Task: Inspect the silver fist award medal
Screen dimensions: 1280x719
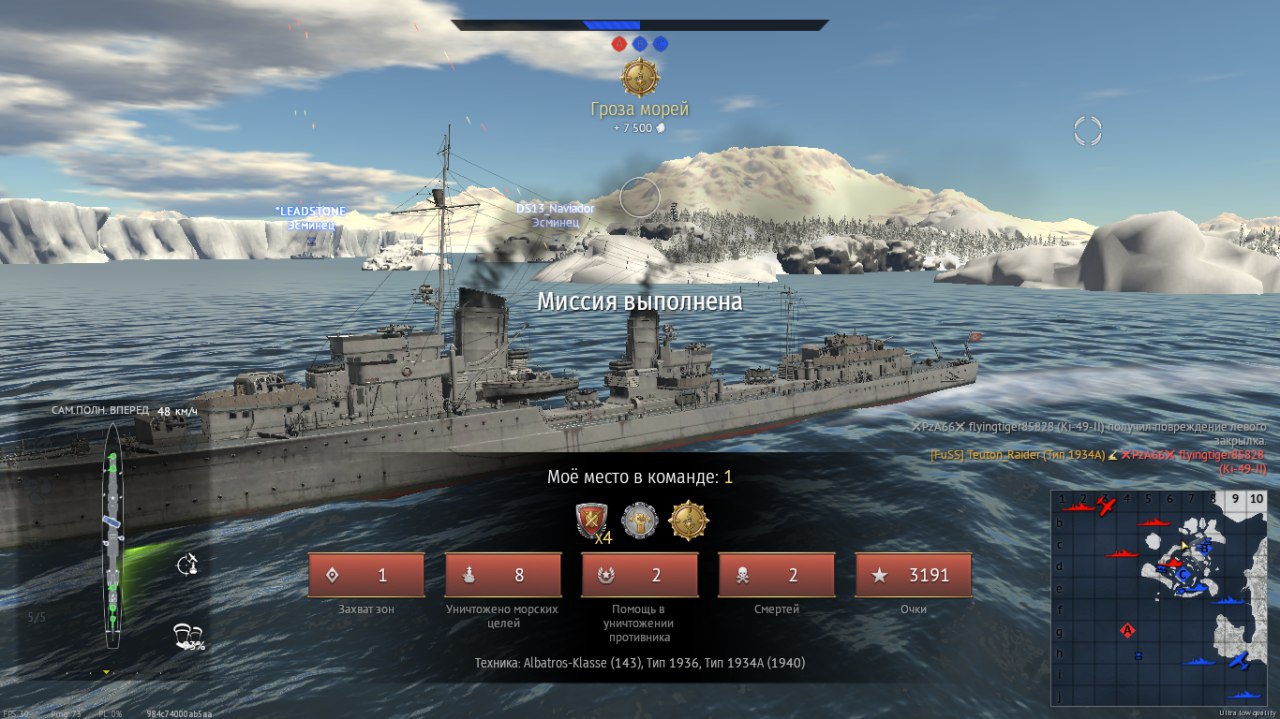Action: (640, 521)
